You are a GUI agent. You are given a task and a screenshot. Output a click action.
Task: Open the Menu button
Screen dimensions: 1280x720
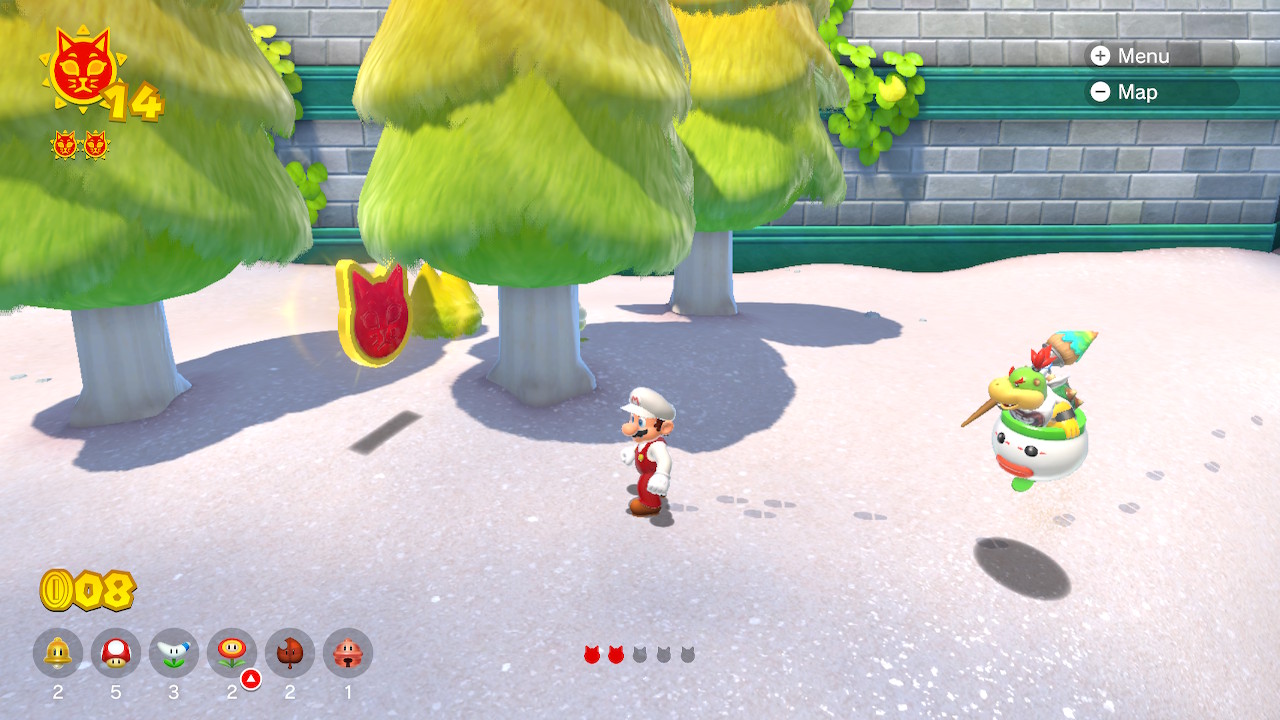pos(1131,56)
